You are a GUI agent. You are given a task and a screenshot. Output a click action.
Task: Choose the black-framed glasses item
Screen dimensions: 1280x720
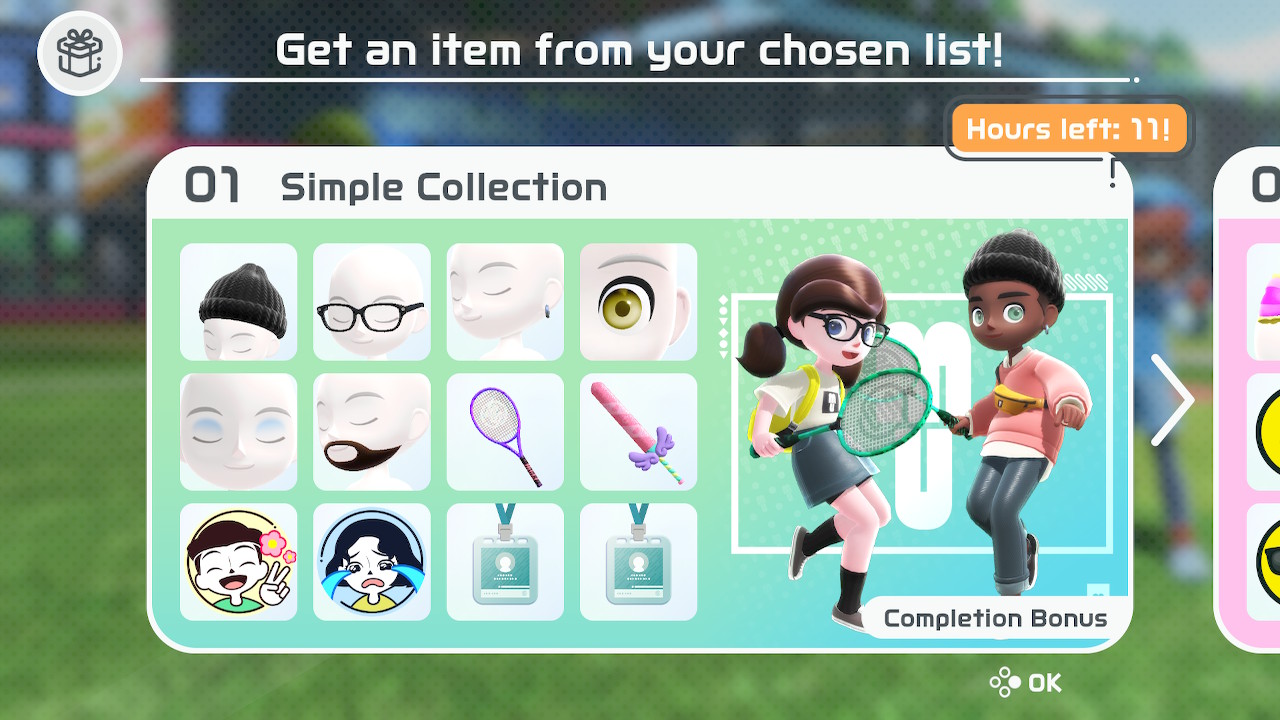(372, 302)
